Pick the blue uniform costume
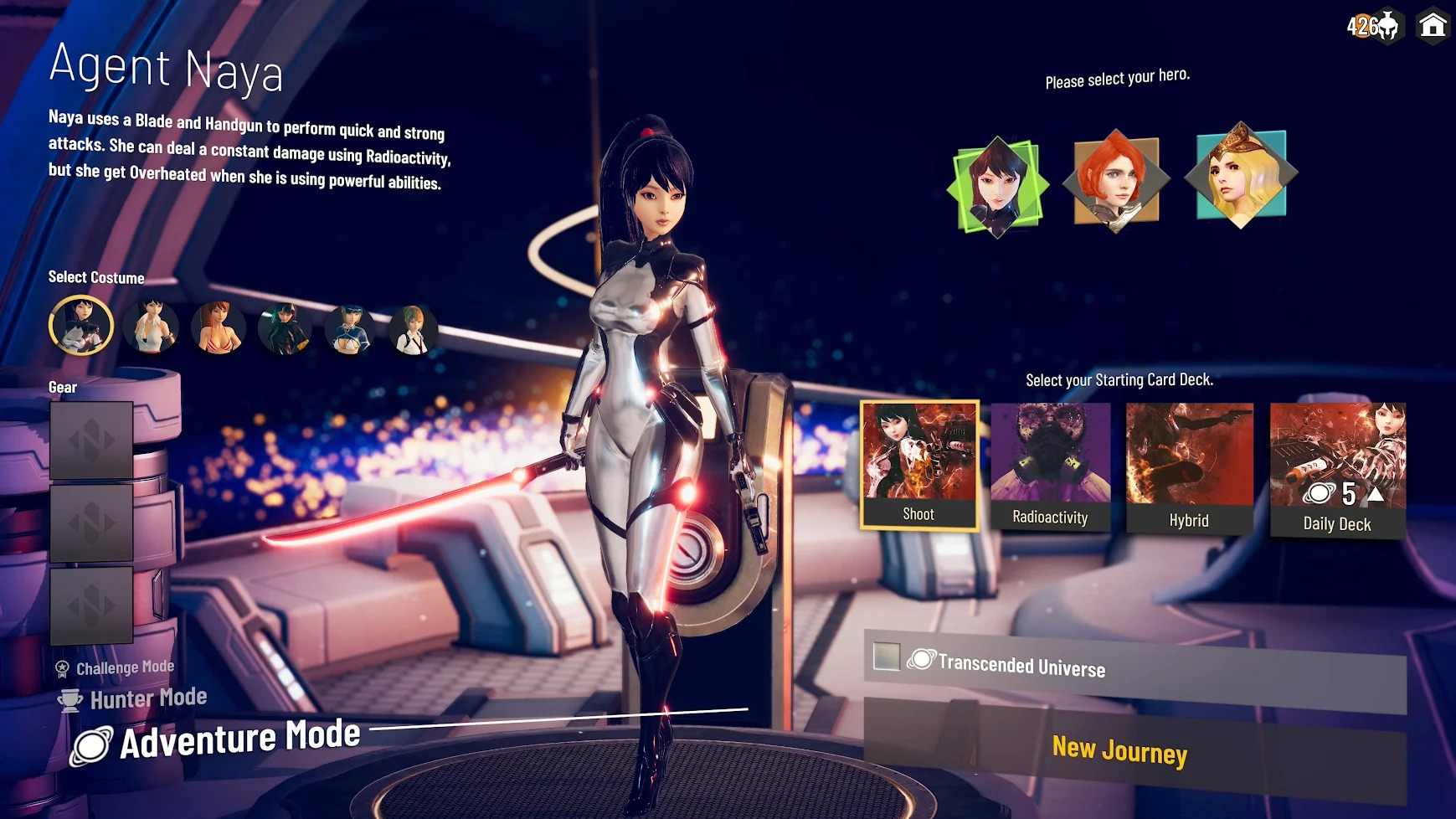 (x=349, y=329)
